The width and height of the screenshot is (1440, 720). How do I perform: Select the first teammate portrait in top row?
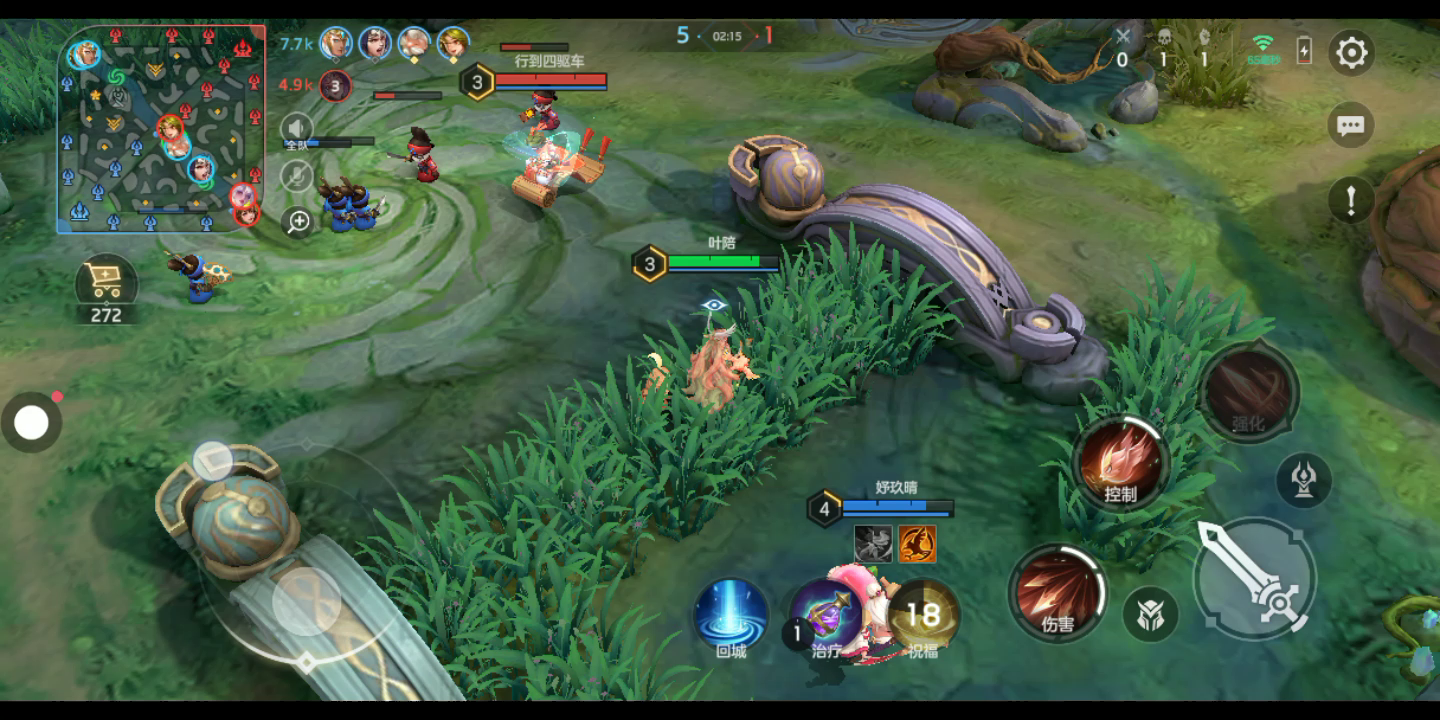[x=335, y=43]
